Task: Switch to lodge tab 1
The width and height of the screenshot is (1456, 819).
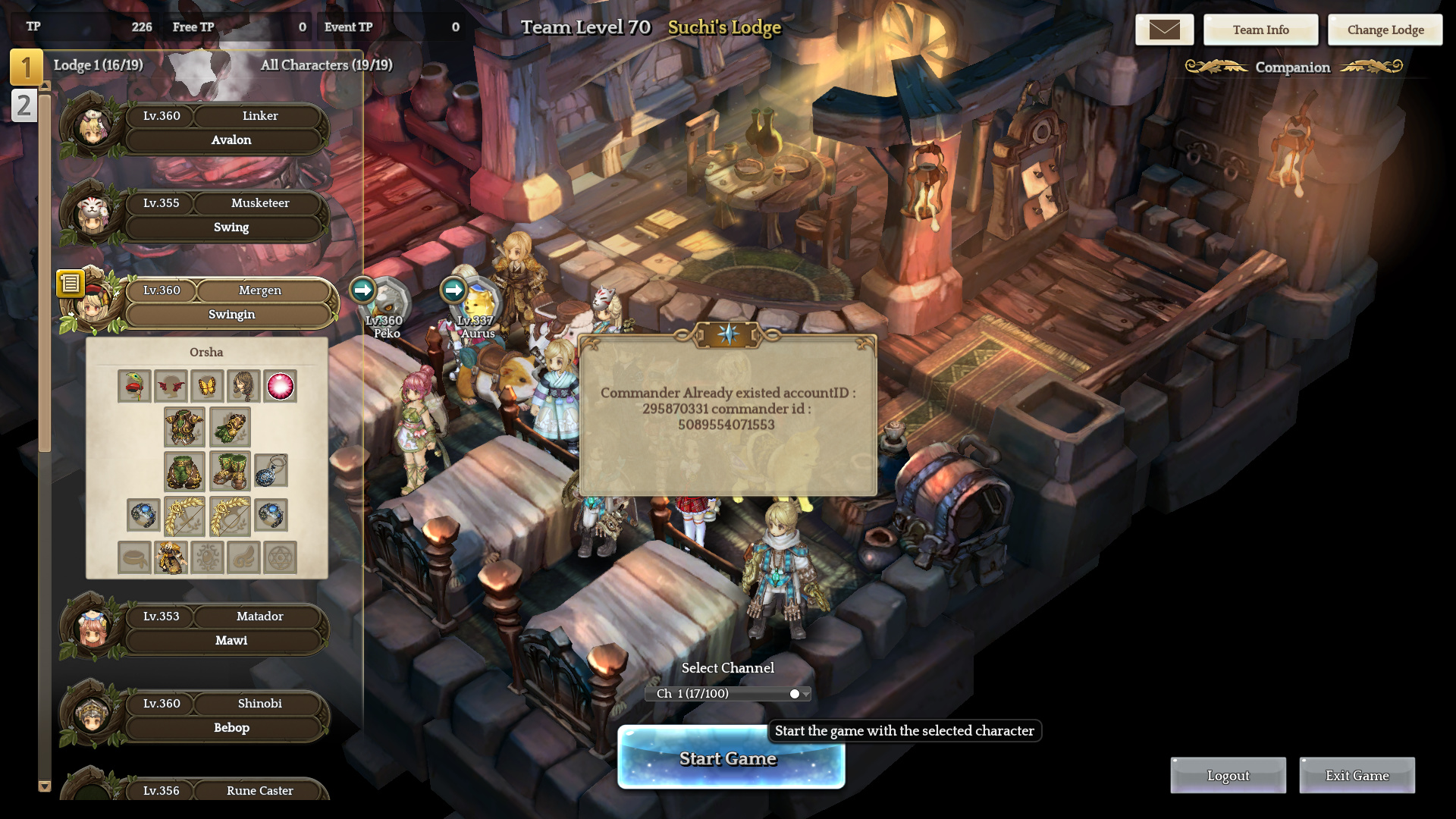Action: pos(26,67)
